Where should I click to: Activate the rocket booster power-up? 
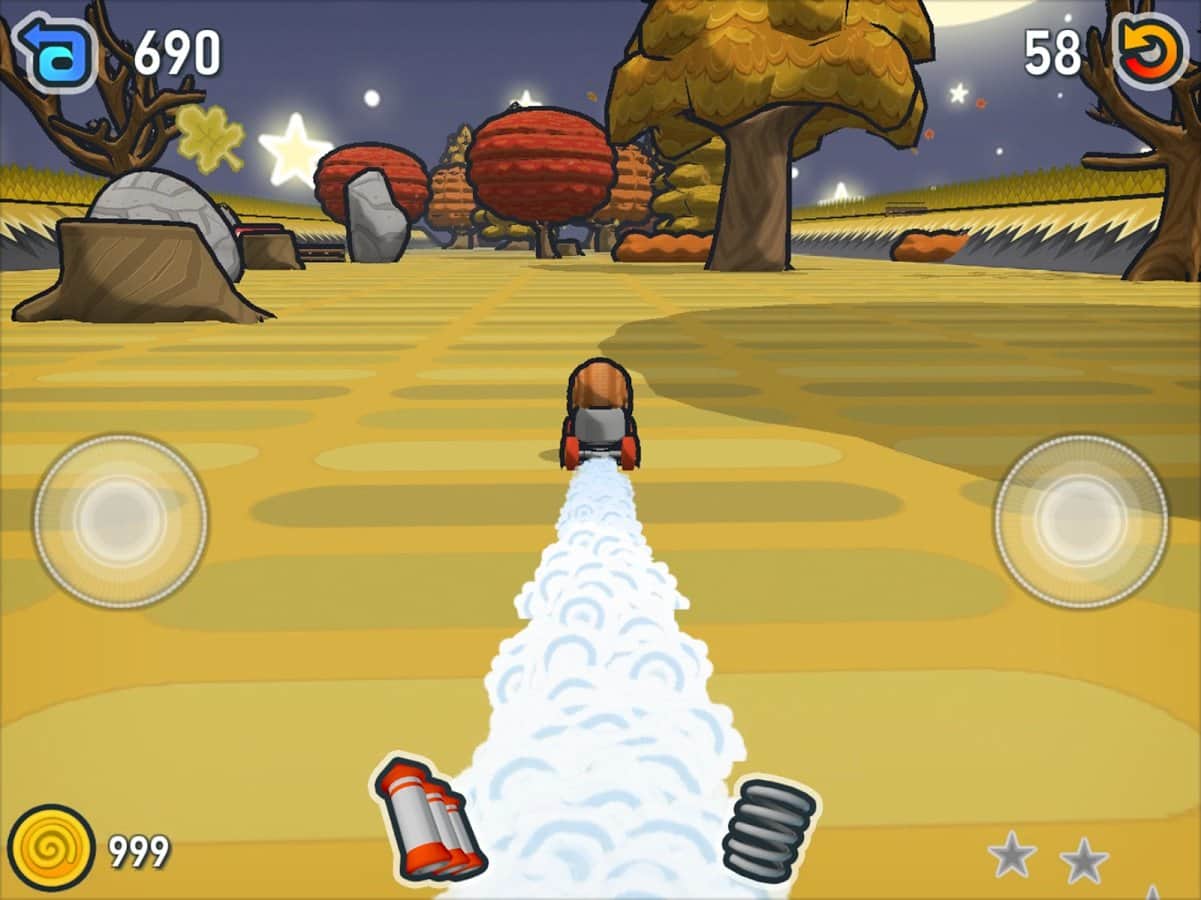429,819
